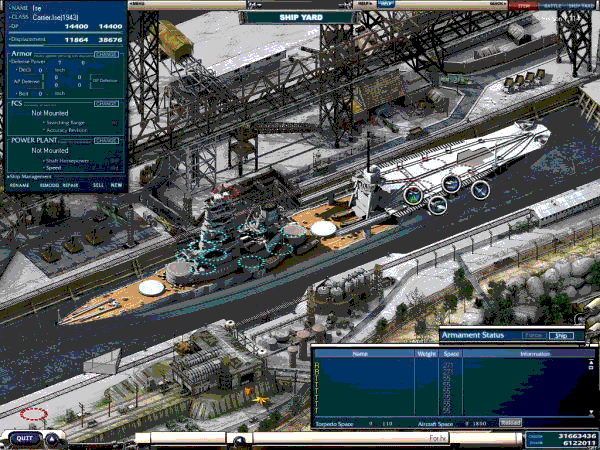Viewport: 600px width, 450px height.
Task: Change the FCS equipment
Action: pyautogui.click(x=106, y=102)
